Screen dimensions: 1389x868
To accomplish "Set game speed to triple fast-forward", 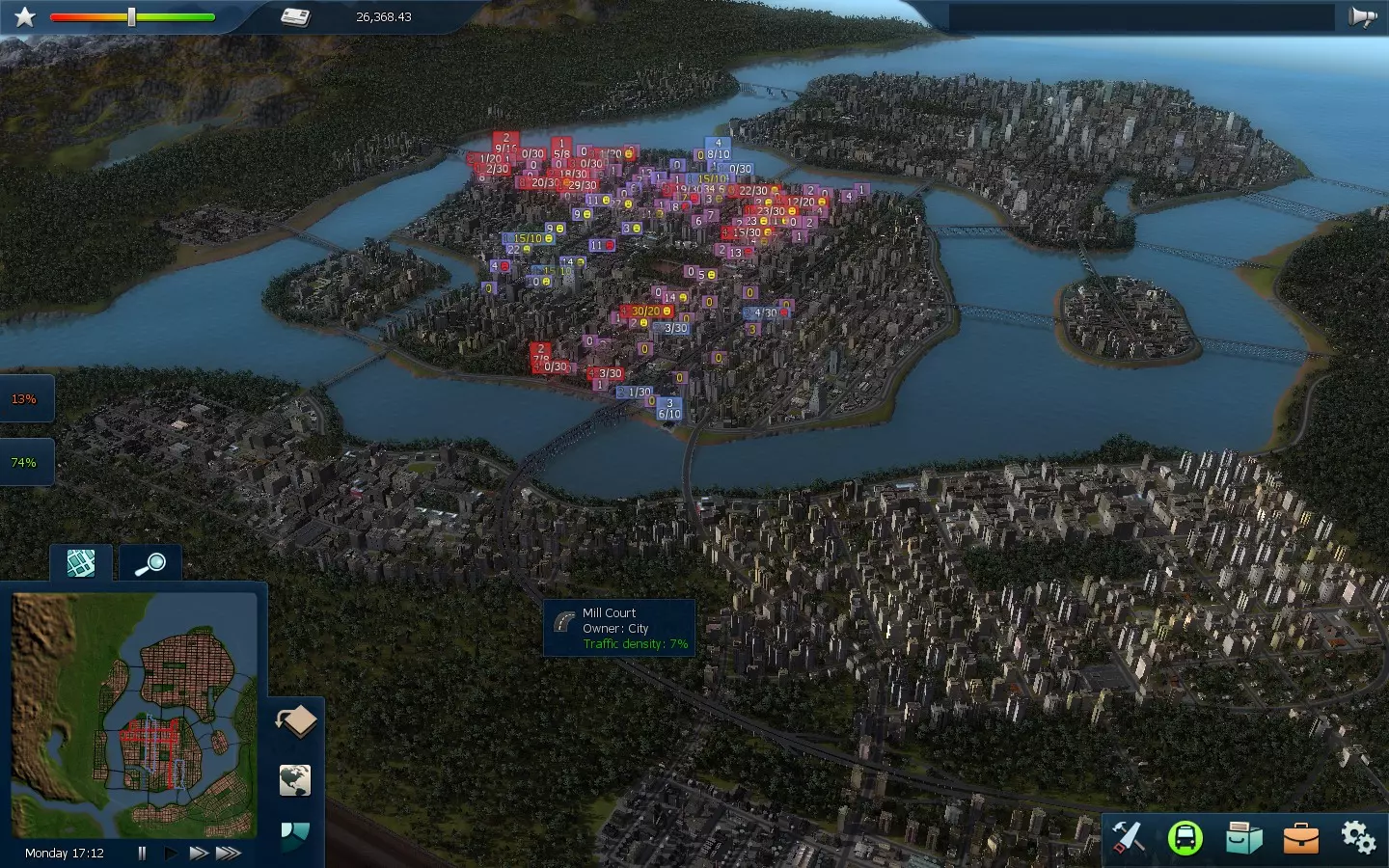I will pos(229,853).
